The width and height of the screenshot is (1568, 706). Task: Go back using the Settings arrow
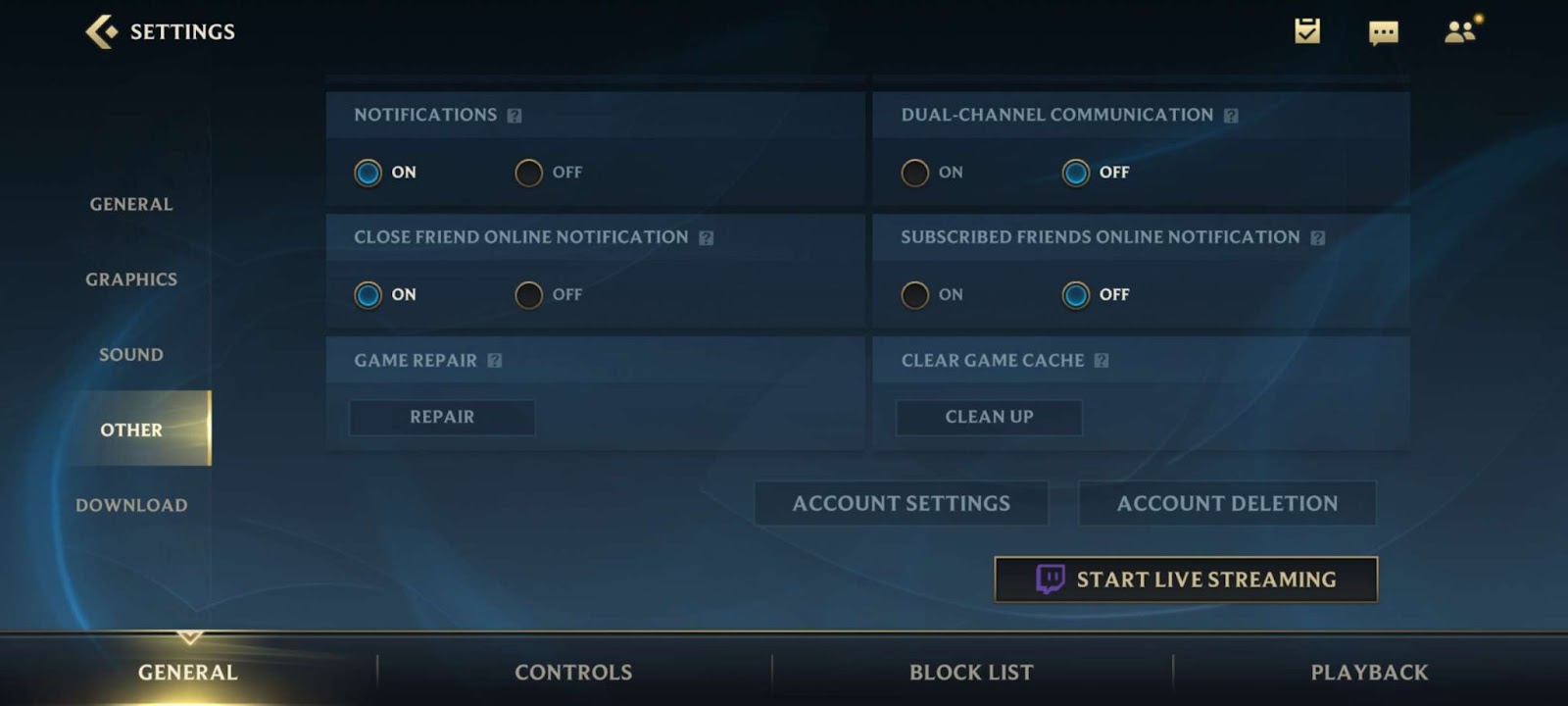101,31
